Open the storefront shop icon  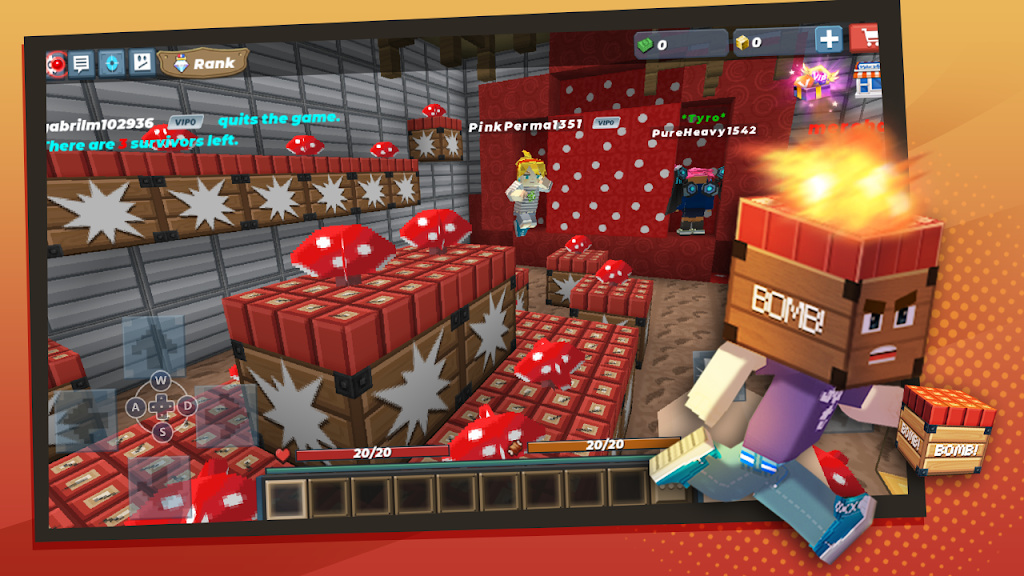[x=868, y=78]
